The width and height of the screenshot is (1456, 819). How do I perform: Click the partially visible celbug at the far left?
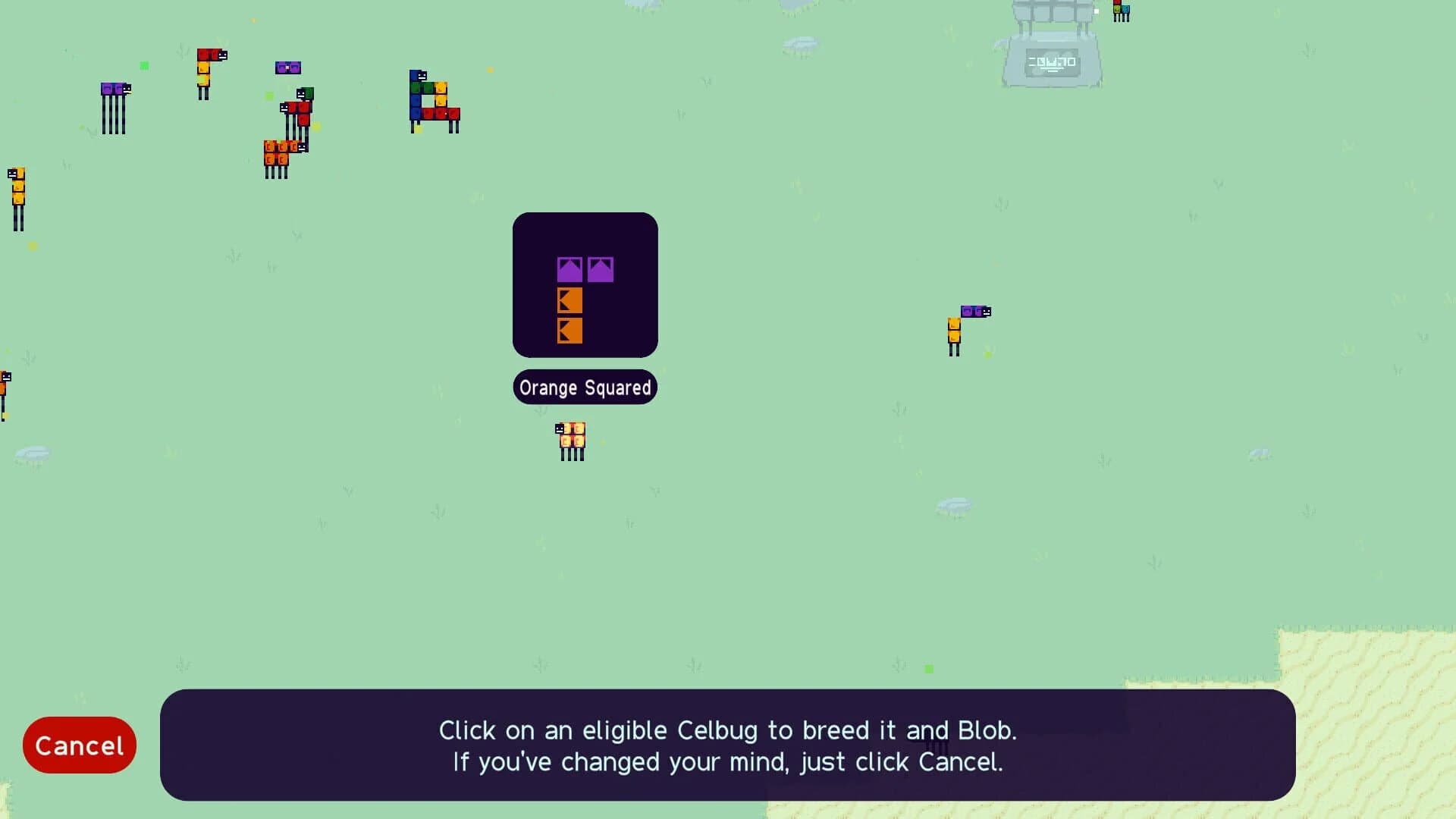5,387
